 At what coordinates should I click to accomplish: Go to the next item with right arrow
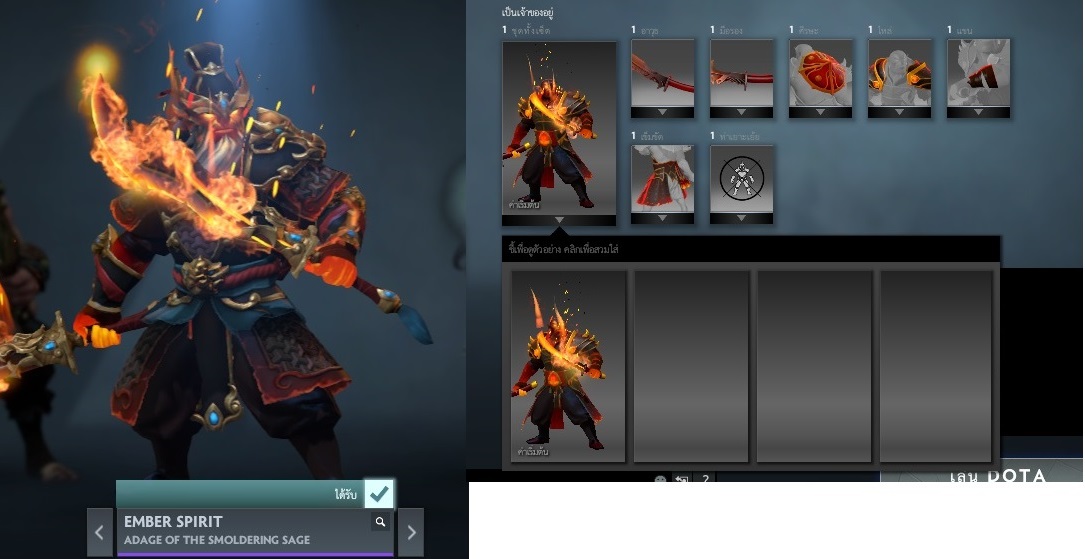(x=410, y=532)
